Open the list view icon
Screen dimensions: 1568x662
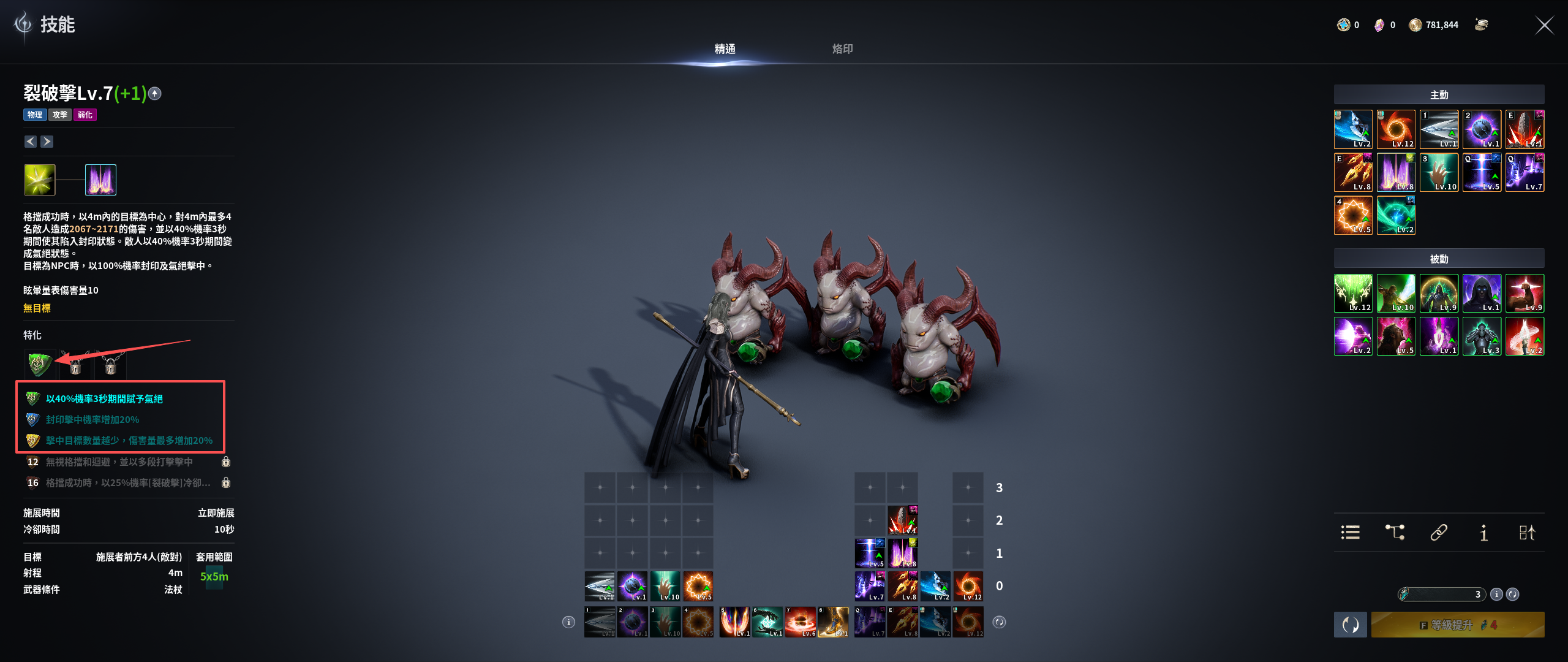click(1350, 532)
